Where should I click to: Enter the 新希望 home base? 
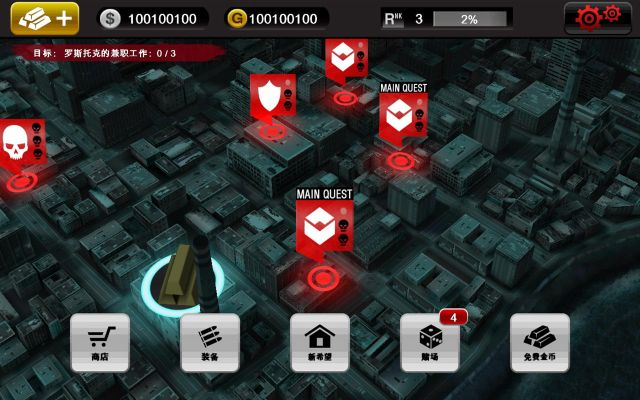point(319,342)
